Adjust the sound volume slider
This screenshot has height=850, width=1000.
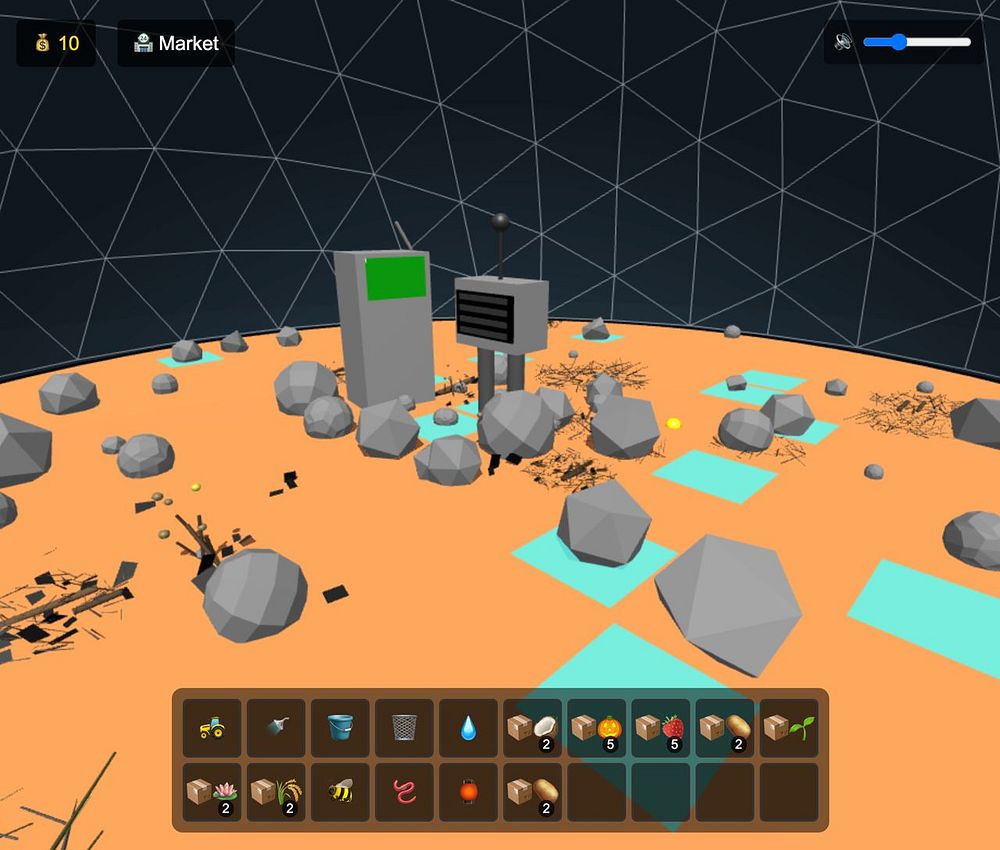tap(916, 42)
